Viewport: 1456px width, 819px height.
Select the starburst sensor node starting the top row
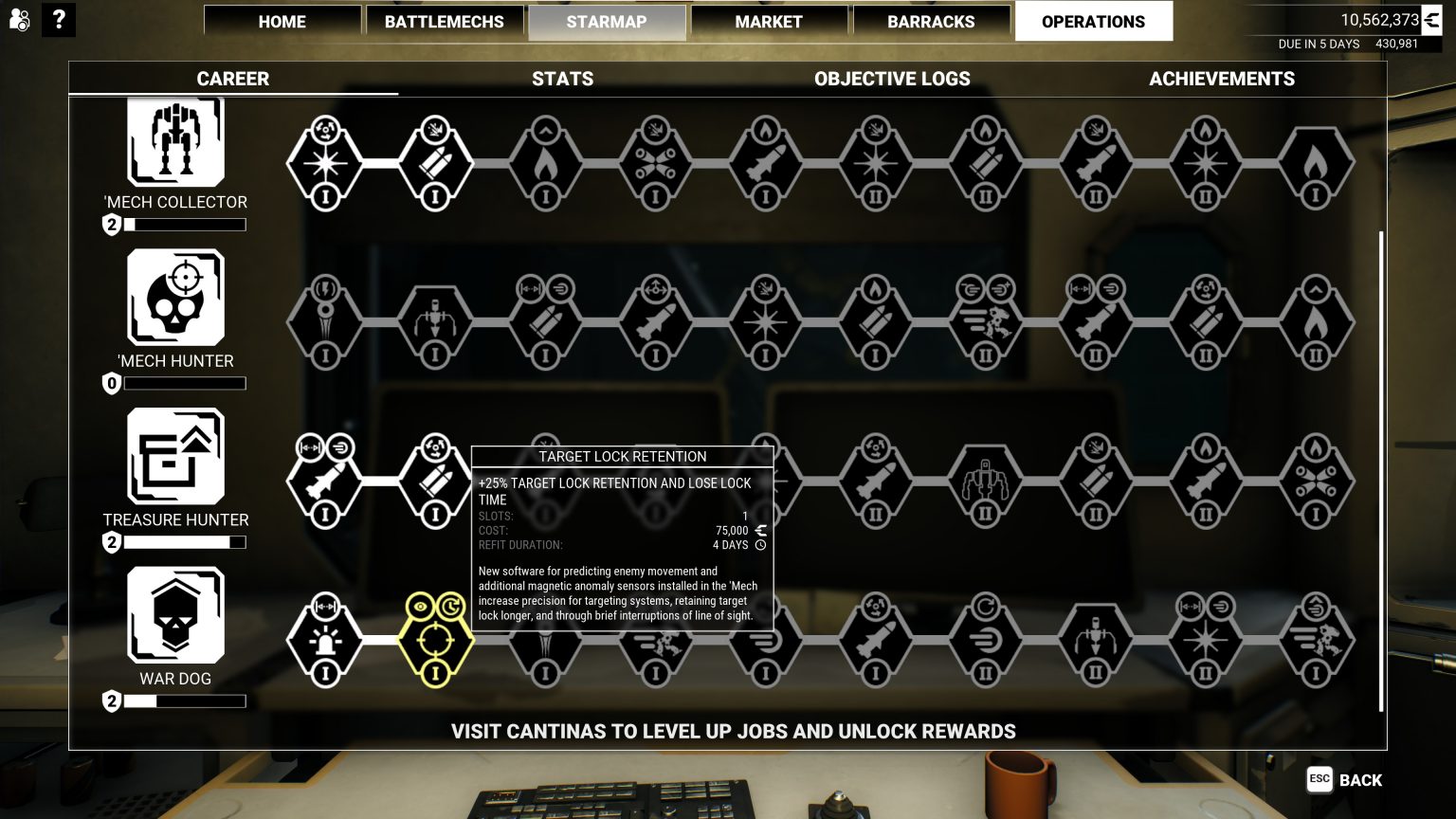(x=325, y=164)
